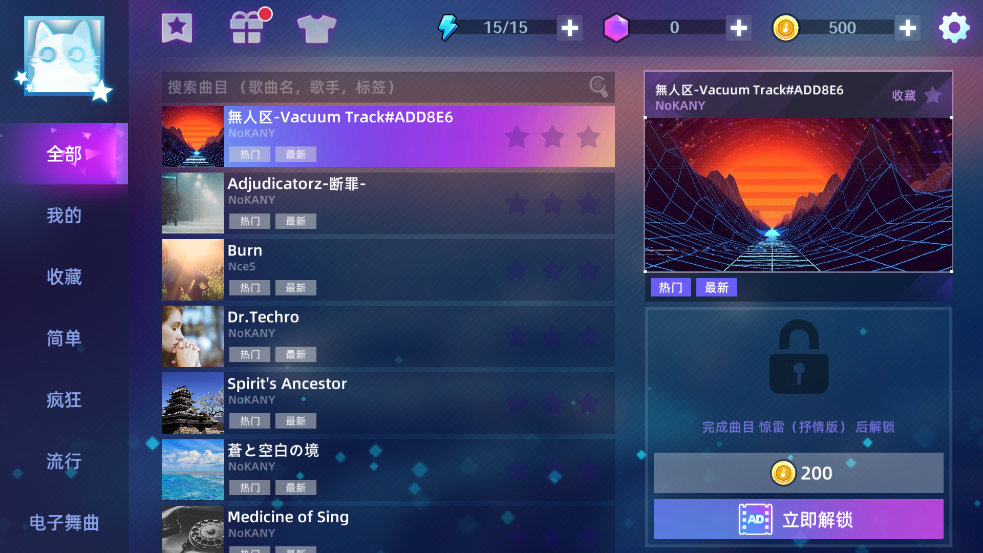
Task: Open the settings gear
Action: point(954,27)
